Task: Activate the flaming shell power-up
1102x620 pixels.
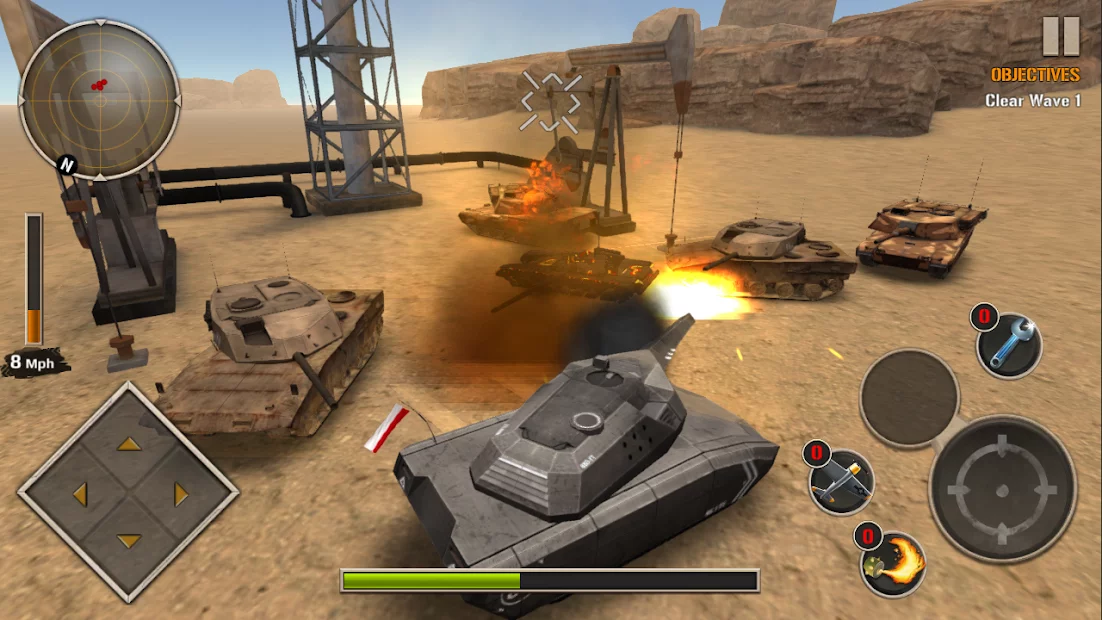Action: point(893,565)
